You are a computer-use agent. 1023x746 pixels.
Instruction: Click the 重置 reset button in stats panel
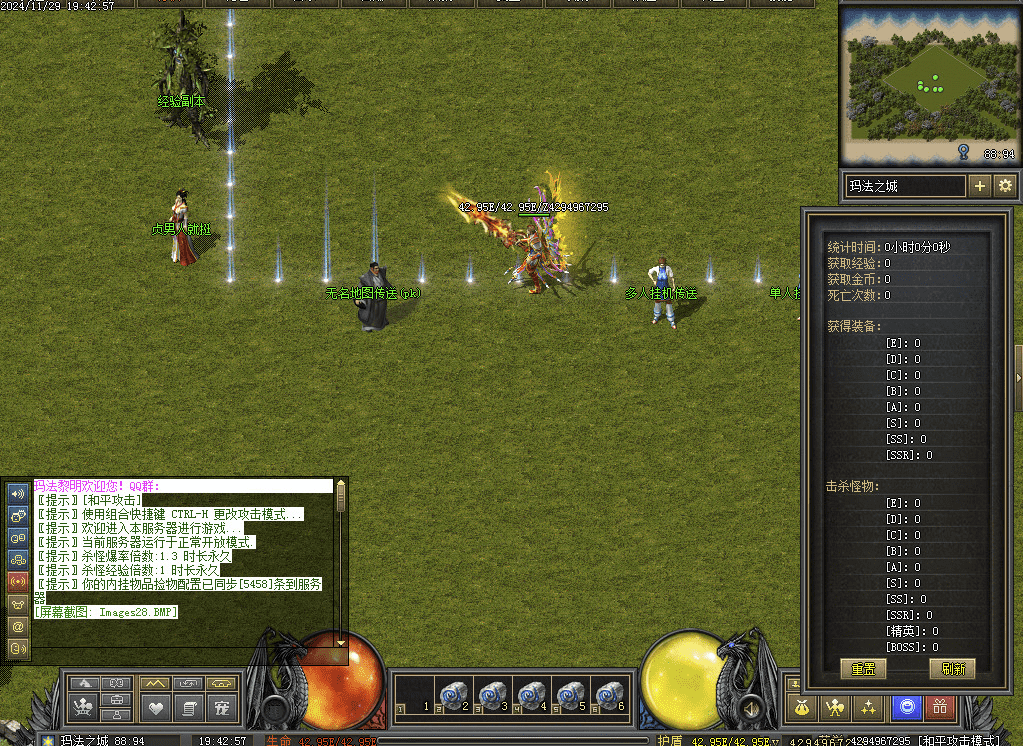pyautogui.click(x=863, y=669)
